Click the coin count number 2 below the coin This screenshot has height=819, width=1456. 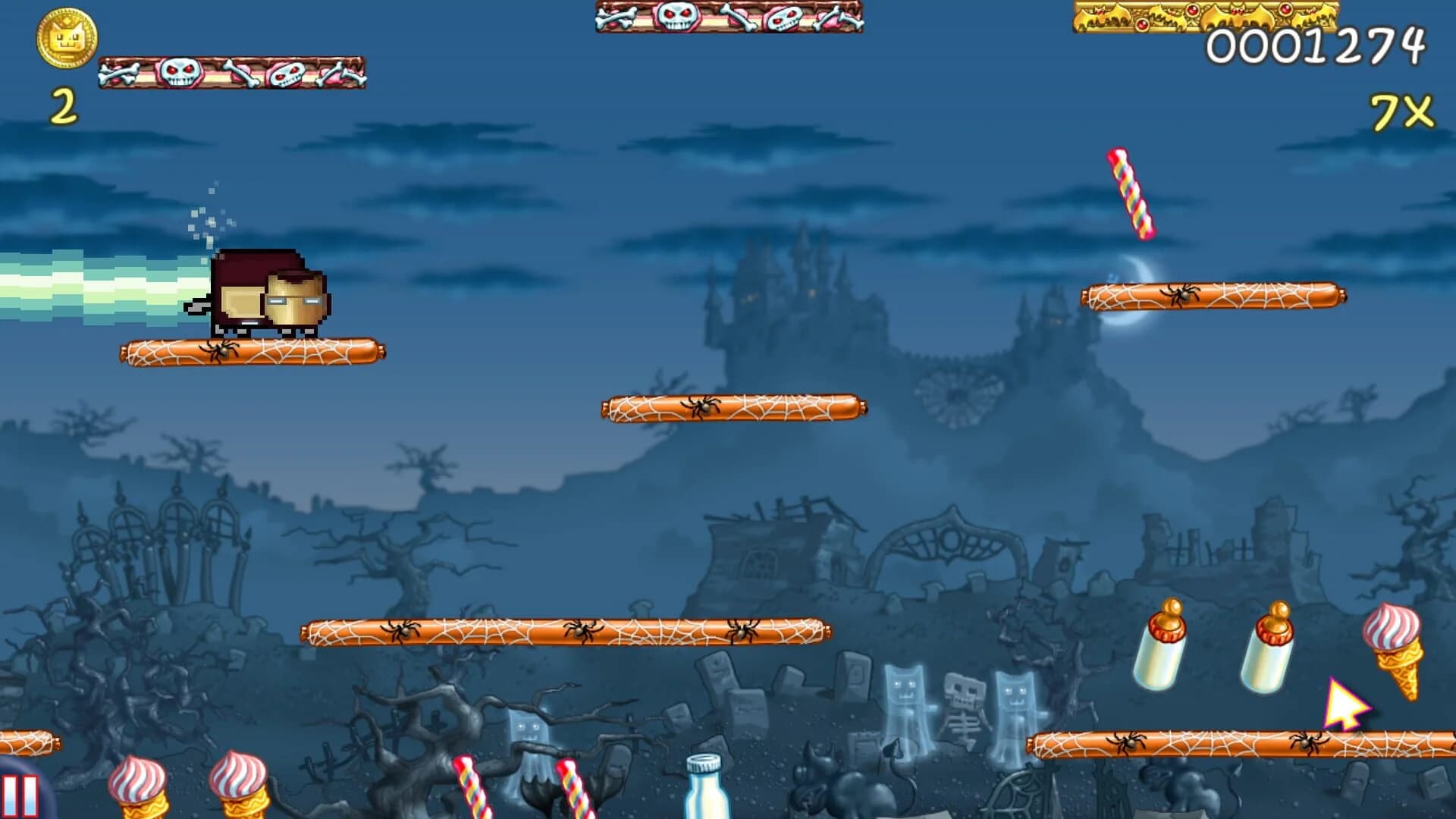[x=64, y=102]
